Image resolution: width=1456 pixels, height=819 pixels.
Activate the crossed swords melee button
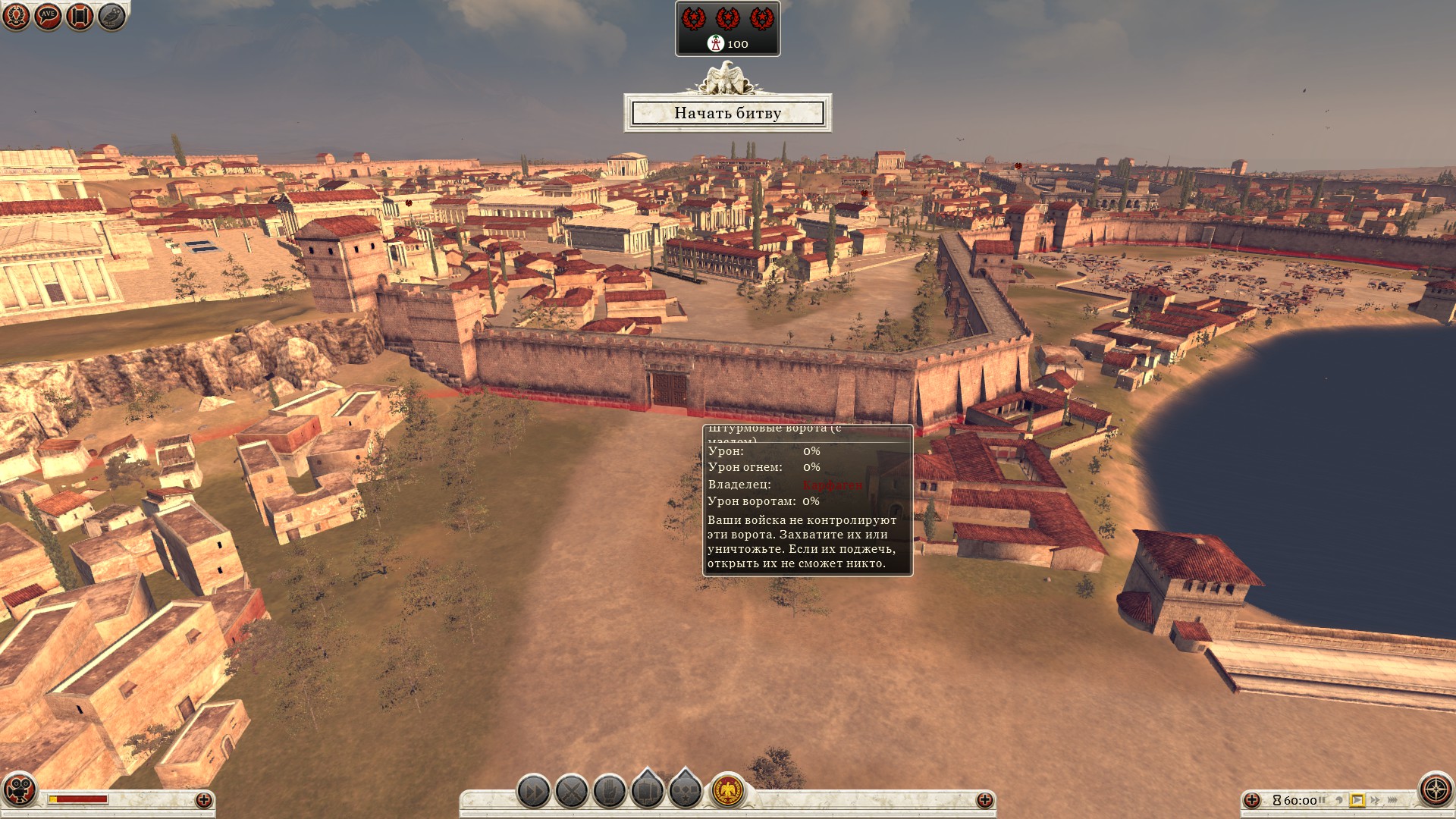(572, 792)
